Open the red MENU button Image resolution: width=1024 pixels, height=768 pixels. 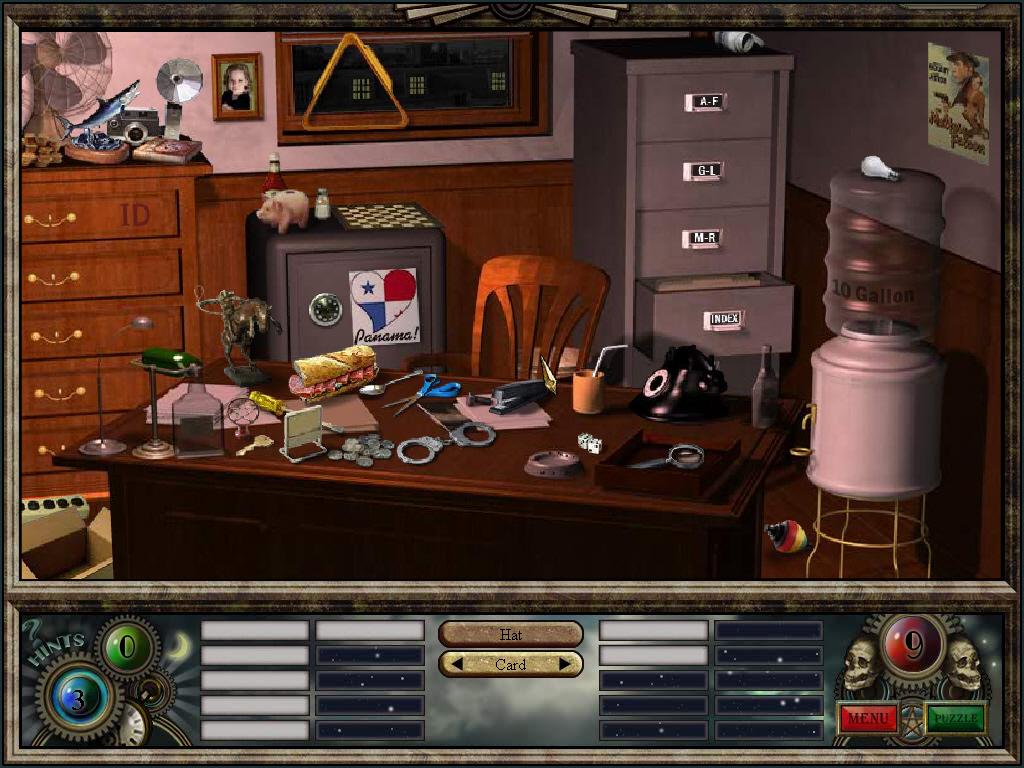point(867,717)
